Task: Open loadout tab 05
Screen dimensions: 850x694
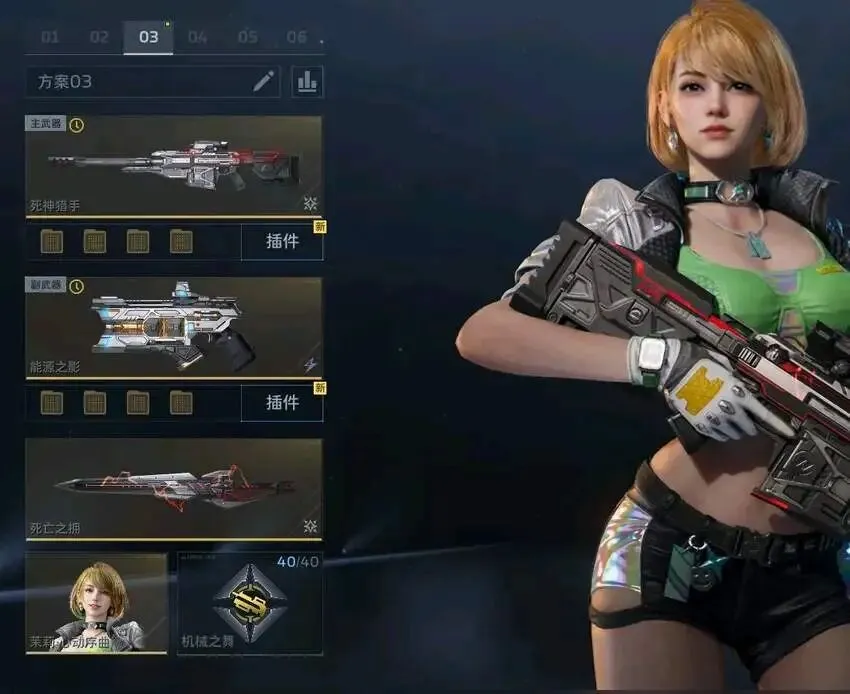Action: pos(247,38)
